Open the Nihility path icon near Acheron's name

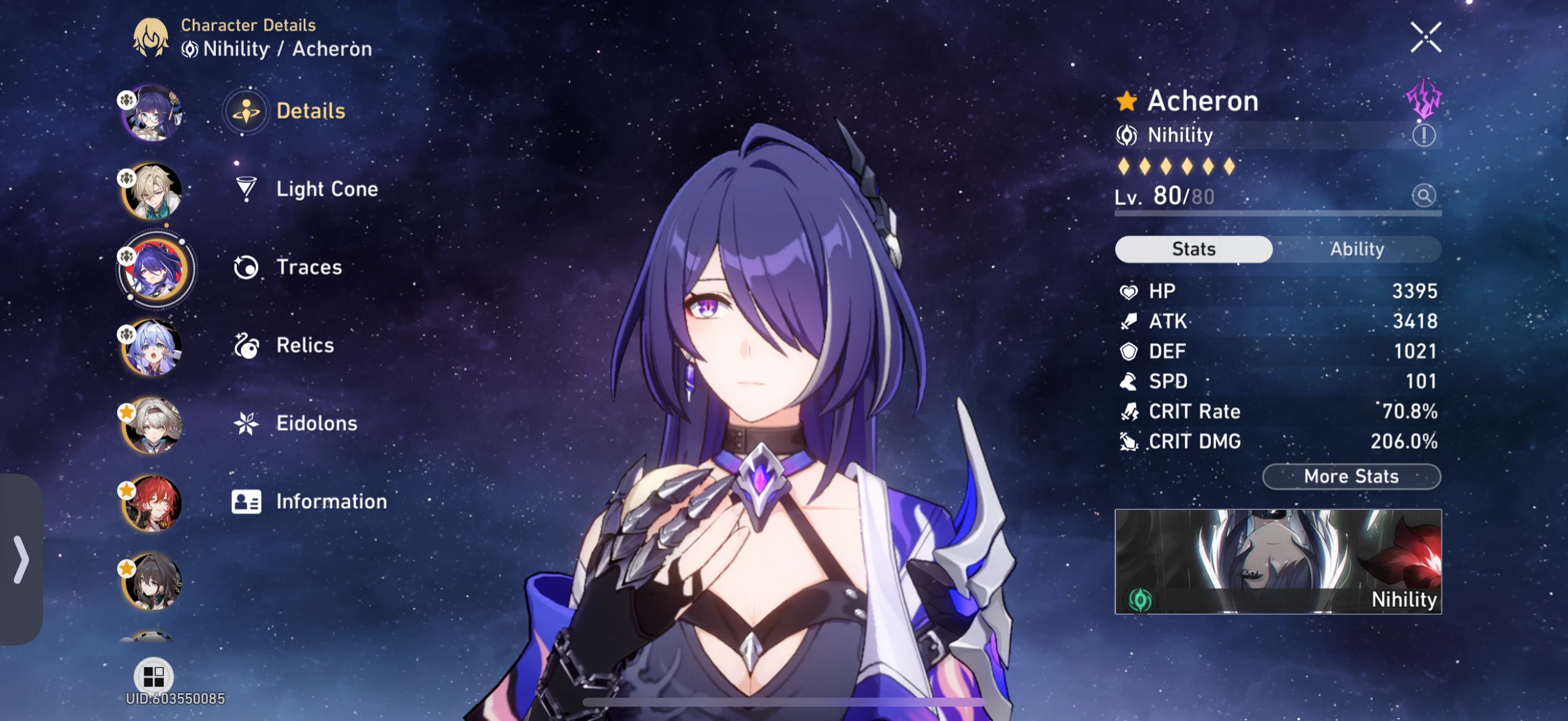pyautogui.click(x=1127, y=135)
